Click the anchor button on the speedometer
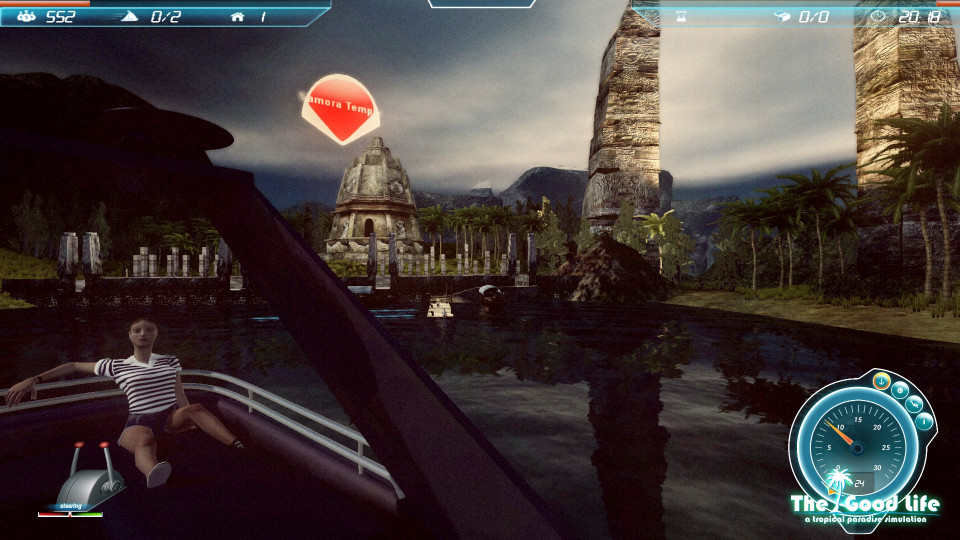This screenshot has height=540, width=960. (882, 381)
